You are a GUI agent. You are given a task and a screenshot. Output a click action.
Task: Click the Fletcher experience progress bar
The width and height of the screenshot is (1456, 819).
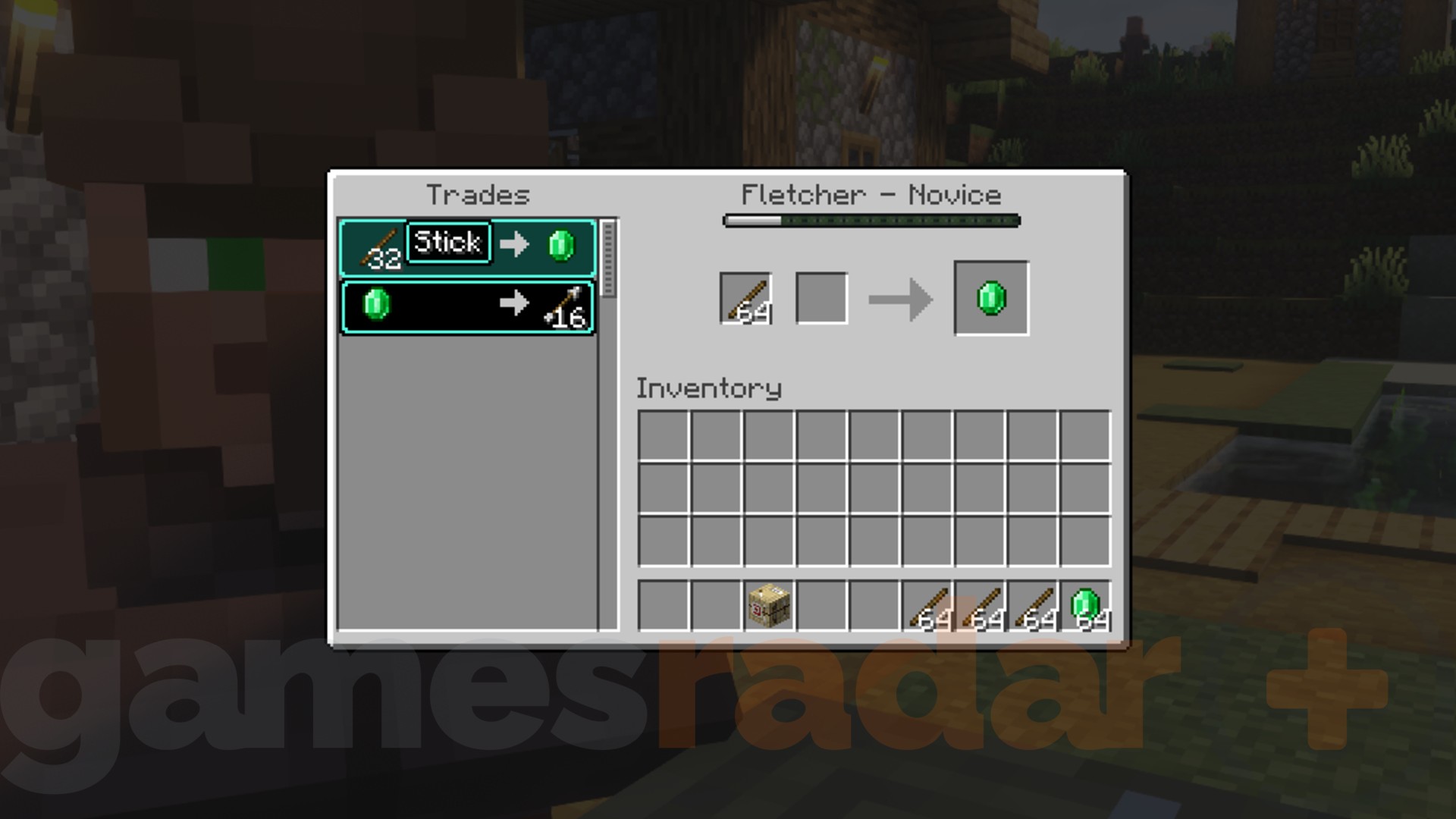[x=872, y=220]
